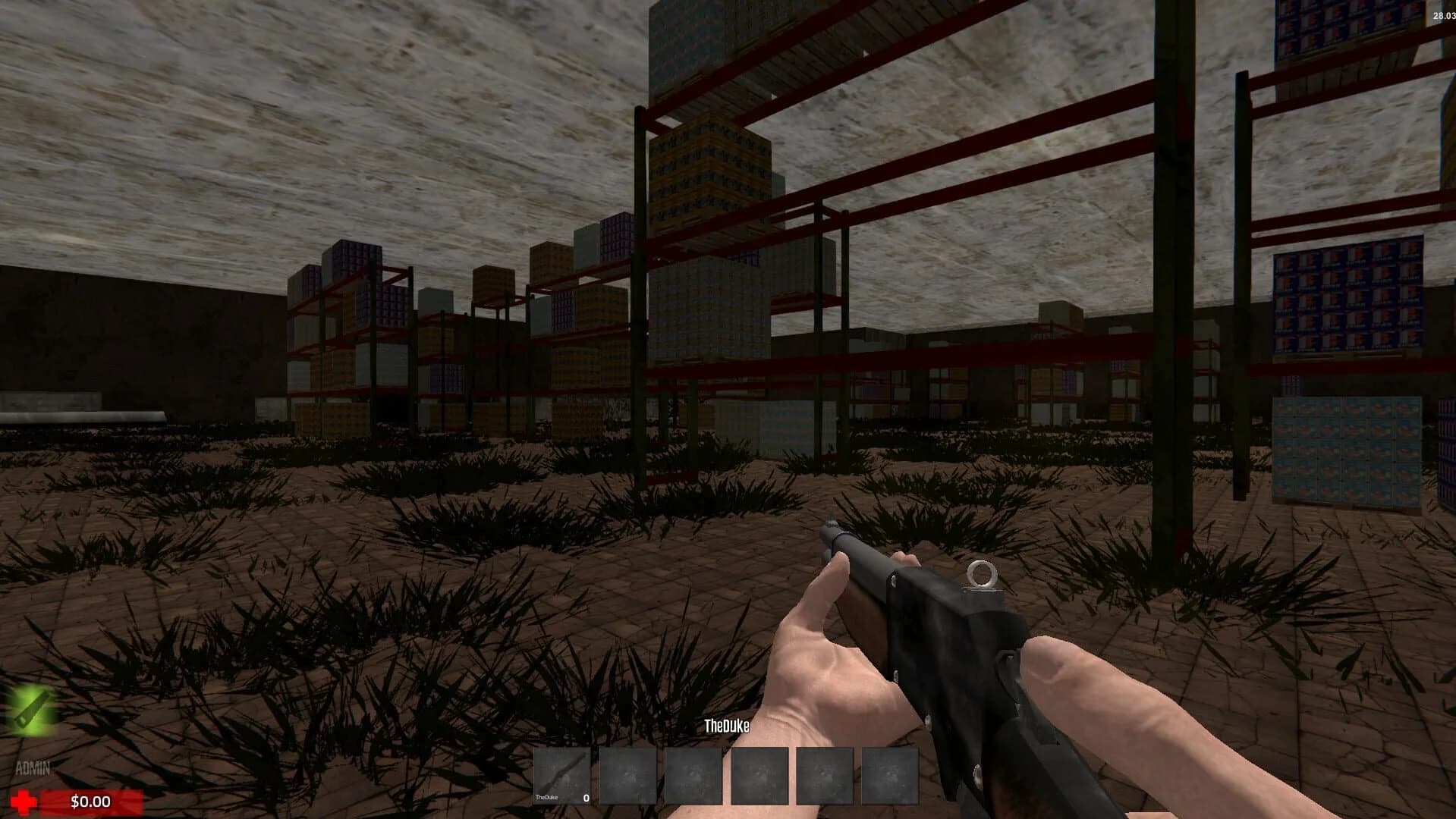This screenshot has height=819, width=1456.
Task: Click the ammo count 0 in slot one
Action: 585,798
